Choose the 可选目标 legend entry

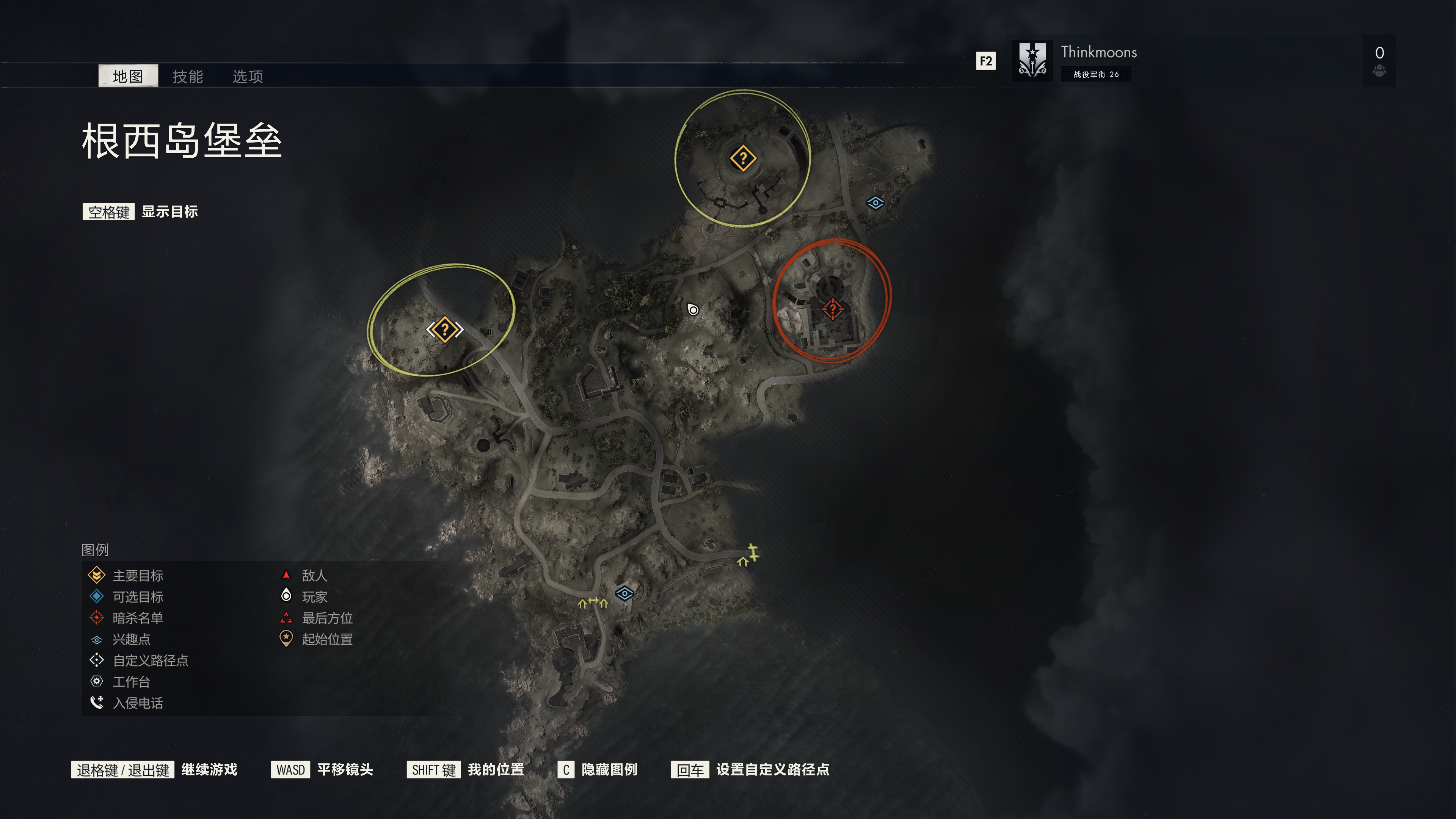point(137,597)
